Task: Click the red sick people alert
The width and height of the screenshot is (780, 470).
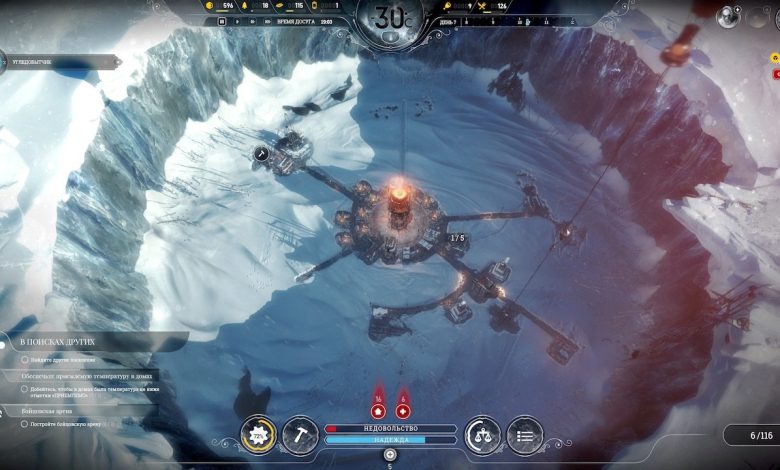Action: [403, 410]
